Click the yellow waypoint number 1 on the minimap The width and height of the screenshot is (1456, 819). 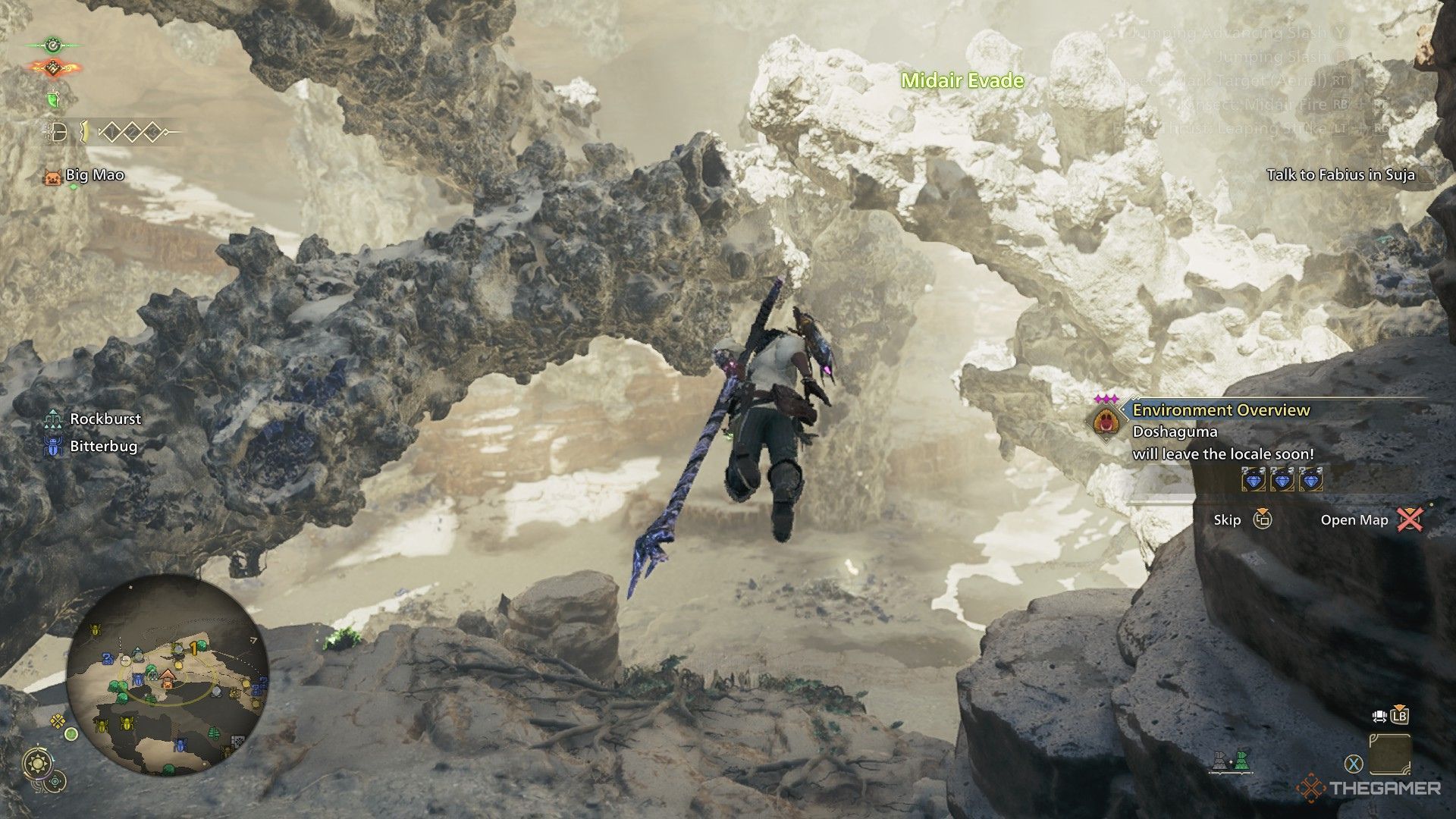pos(192,648)
